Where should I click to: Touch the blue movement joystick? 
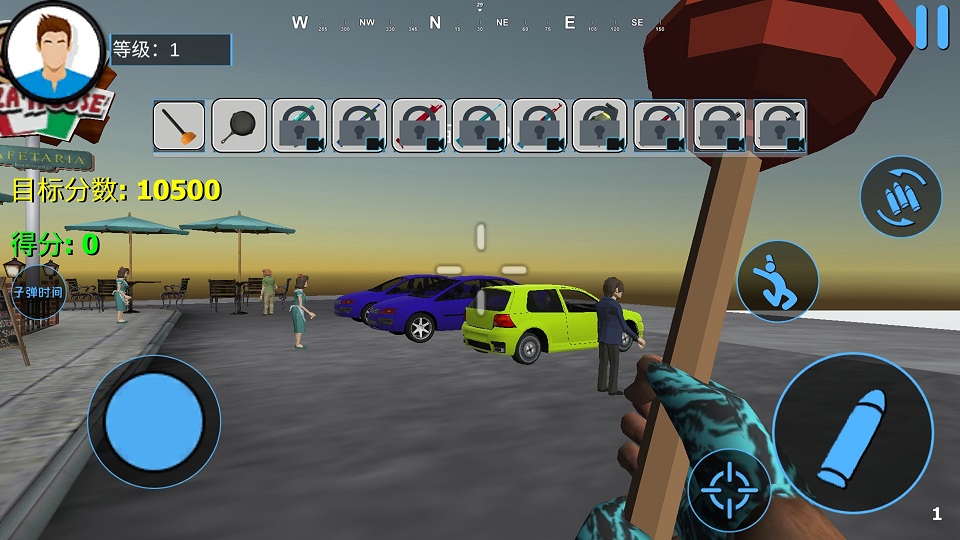(153, 420)
